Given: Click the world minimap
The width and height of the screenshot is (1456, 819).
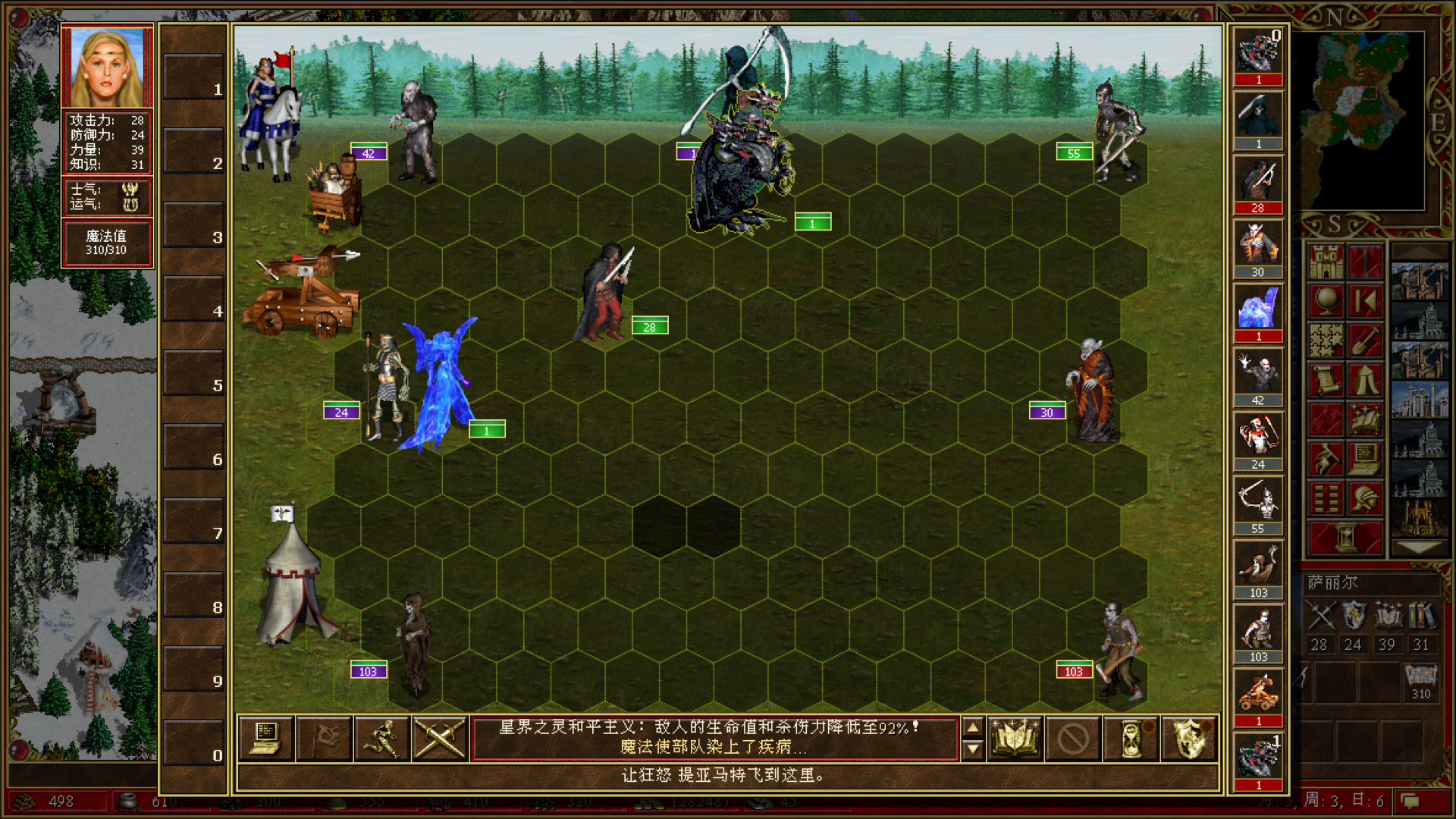Looking at the screenshot, I should [x=1363, y=121].
